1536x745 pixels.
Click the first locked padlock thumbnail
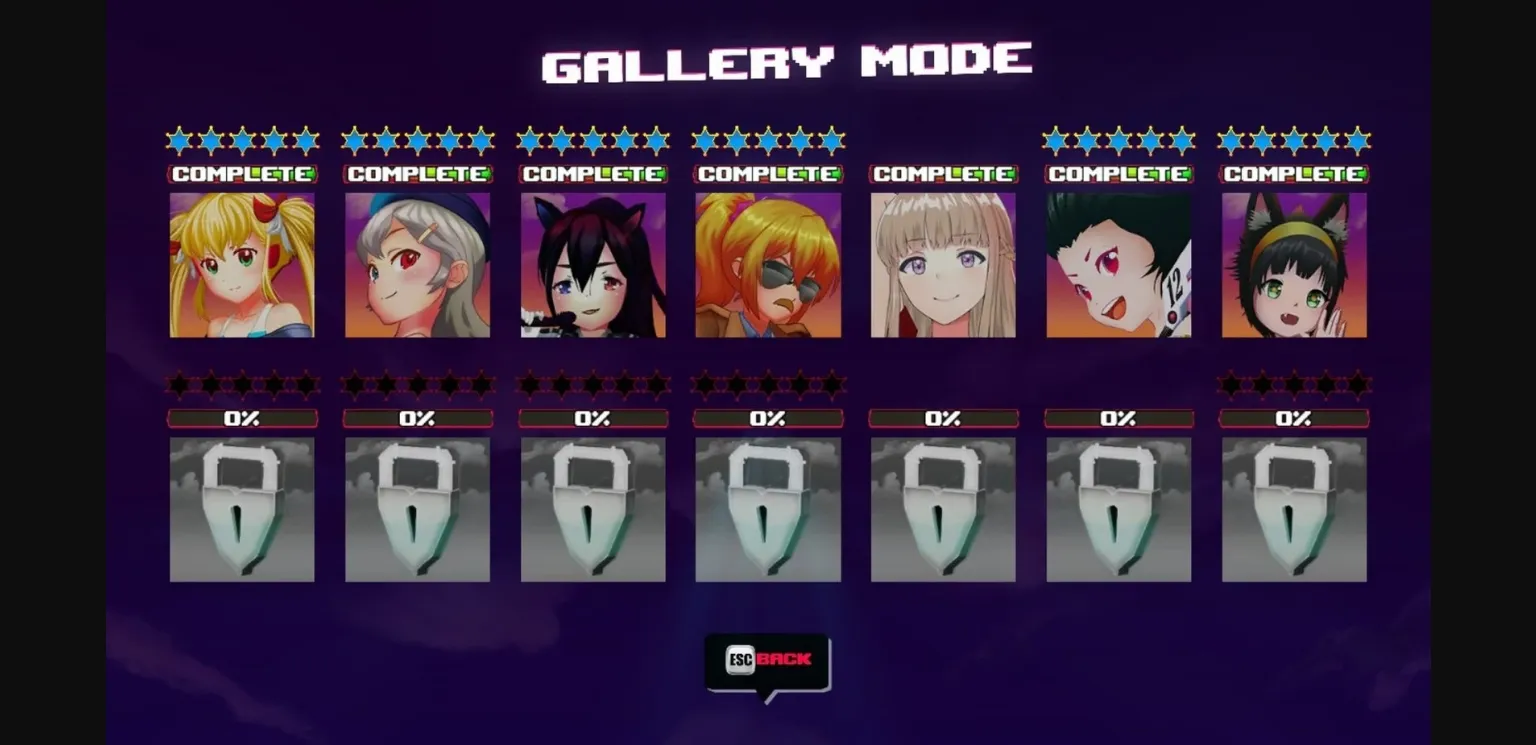pos(242,508)
